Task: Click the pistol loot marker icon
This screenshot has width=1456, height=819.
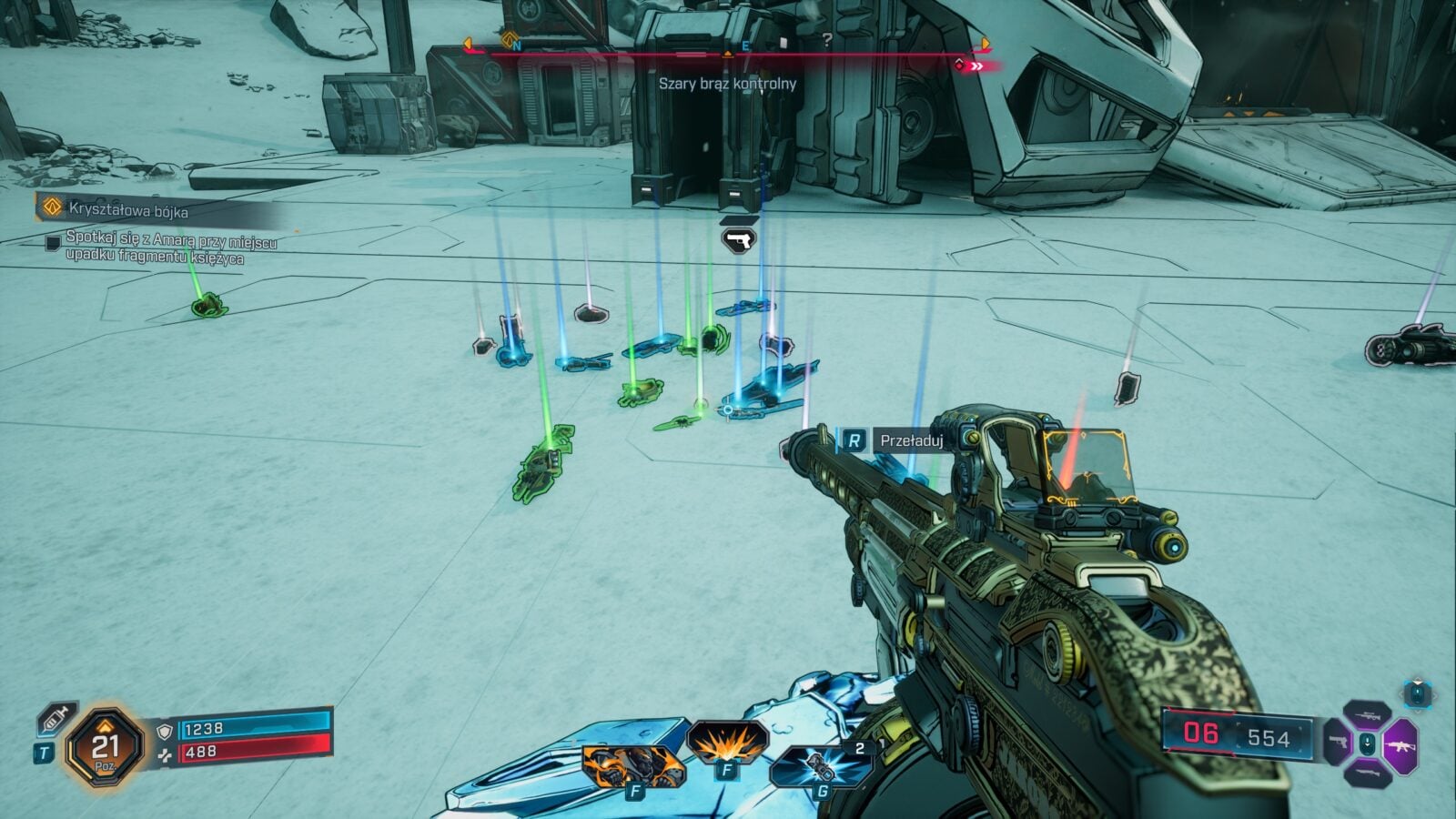Action: coord(738,239)
